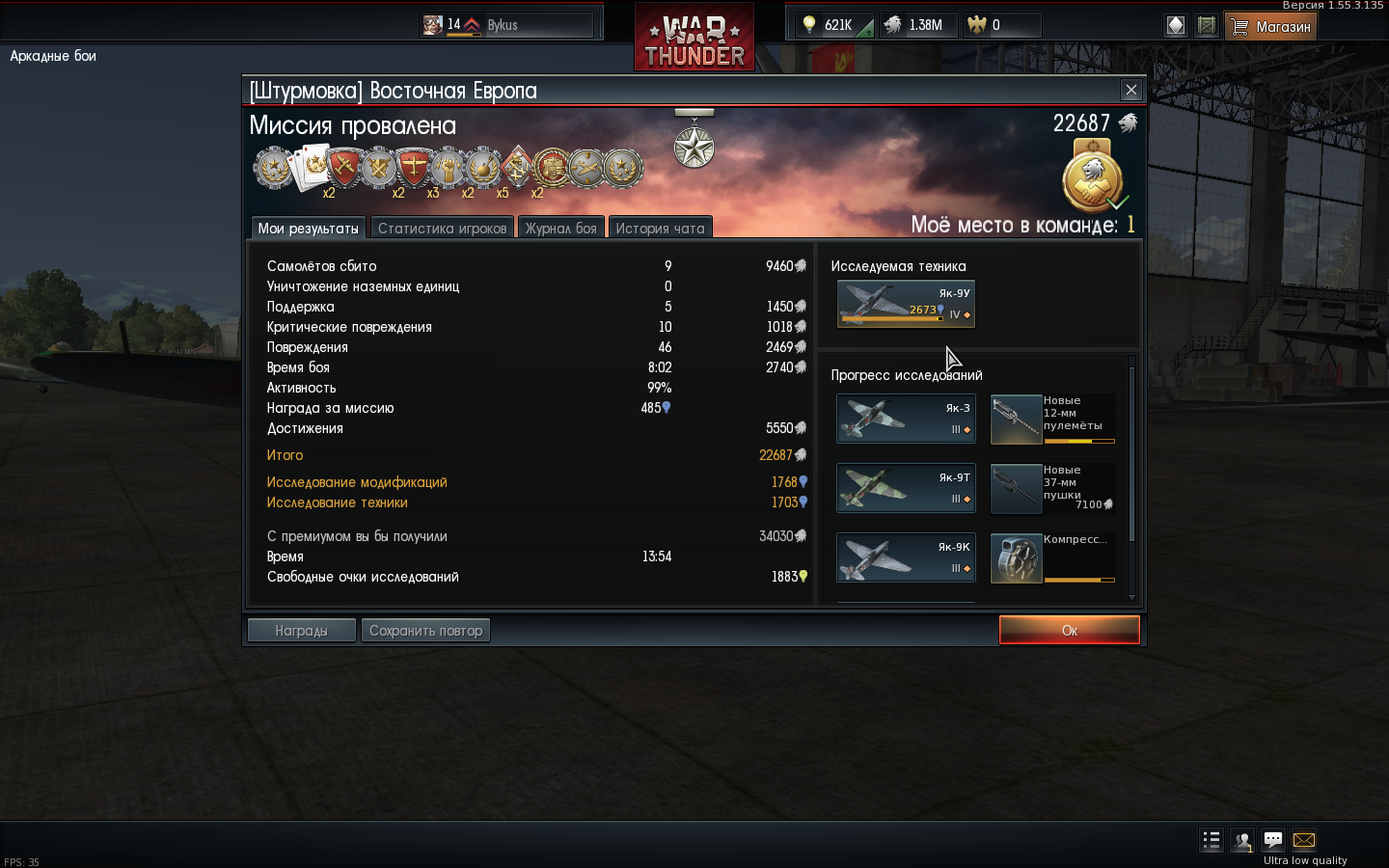Choose the Як-3 research progress tile
The width and height of the screenshot is (1389, 868).
(x=906, y=419)
